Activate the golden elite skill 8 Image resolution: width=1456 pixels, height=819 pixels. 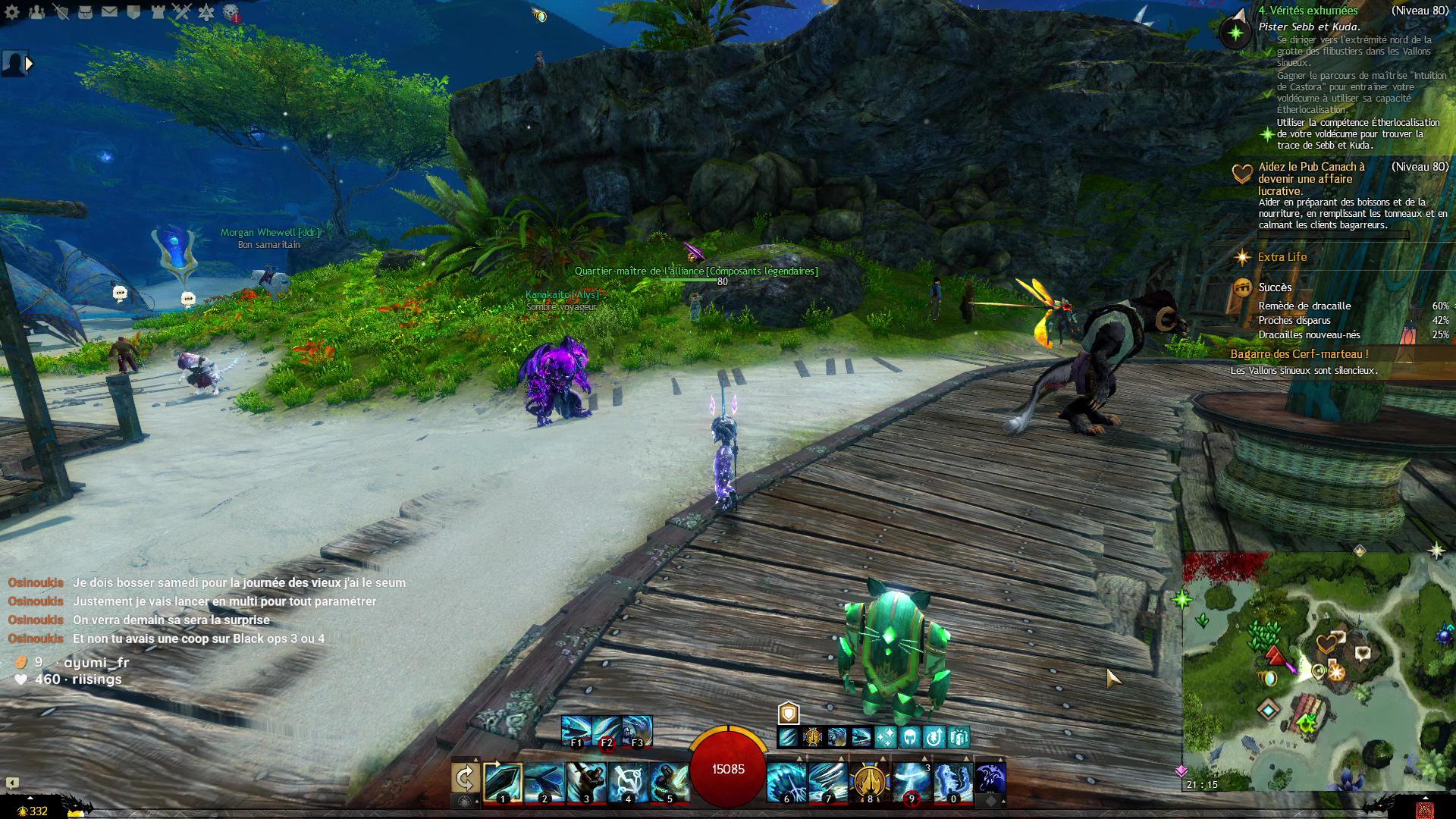click(869, 782)
